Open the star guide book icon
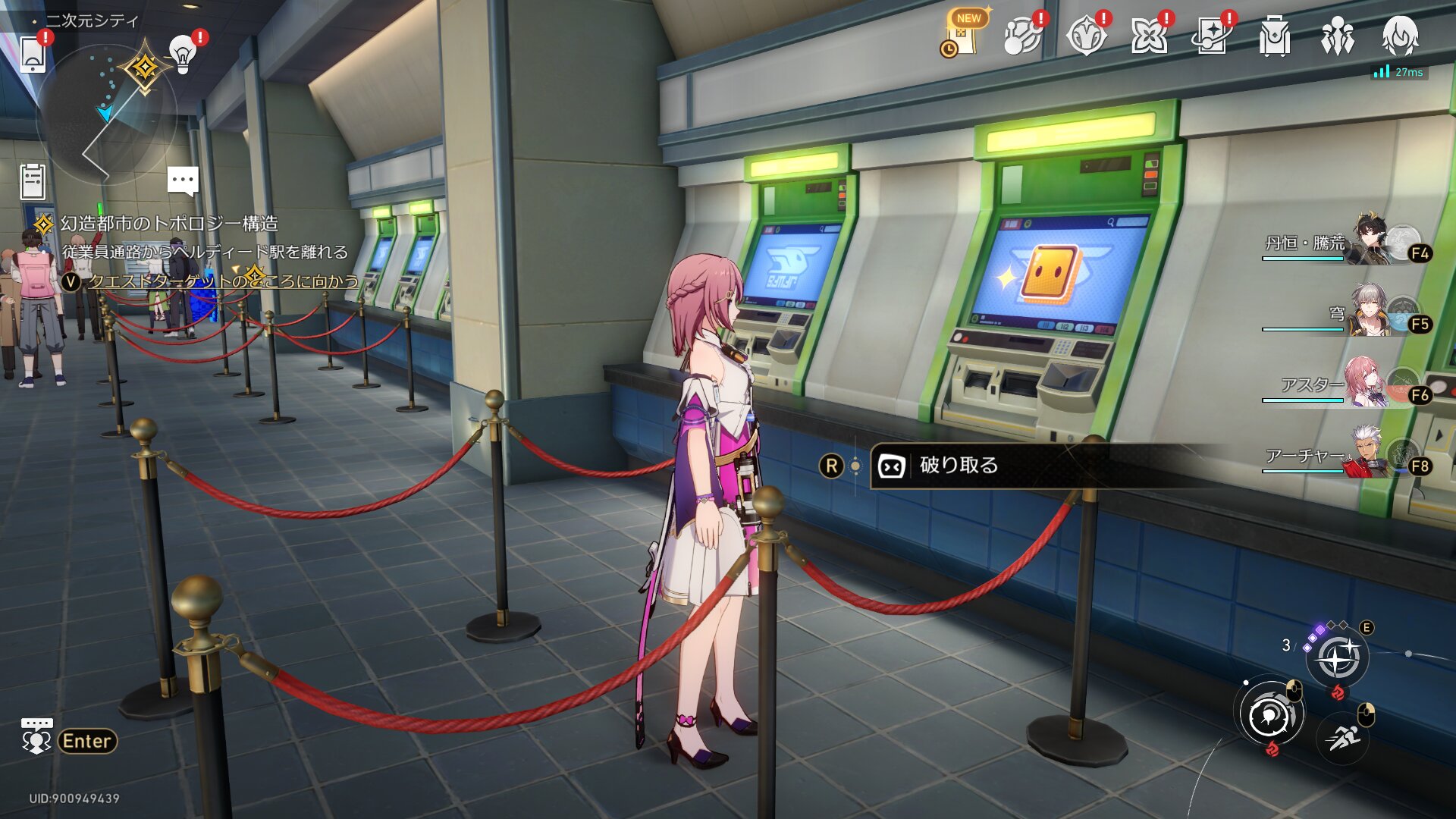Screen dimensions: 1456x819 point(1211,36)
